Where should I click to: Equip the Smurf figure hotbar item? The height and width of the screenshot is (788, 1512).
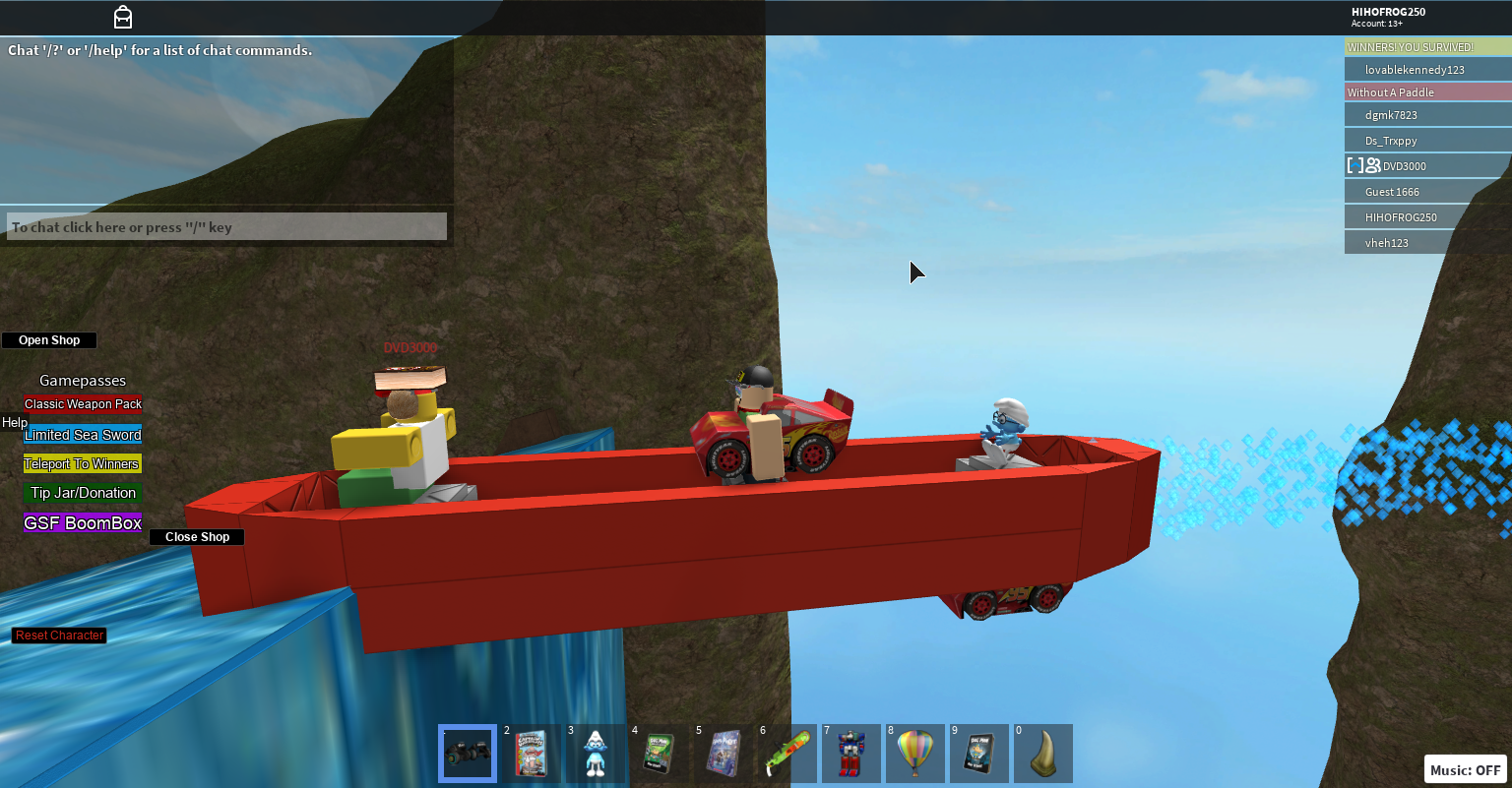tap(596, 754)
